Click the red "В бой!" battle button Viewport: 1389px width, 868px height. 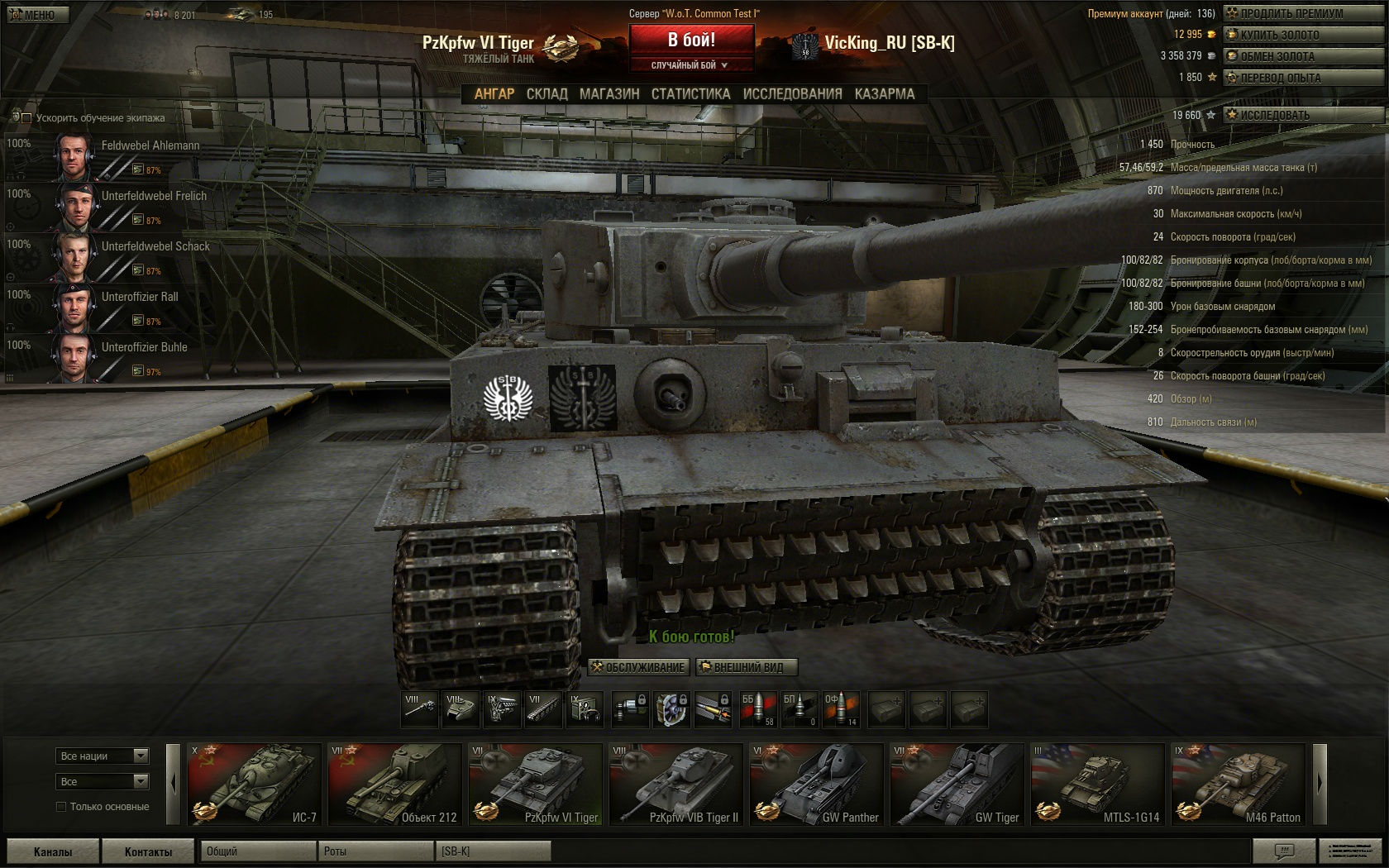point(691,40)
